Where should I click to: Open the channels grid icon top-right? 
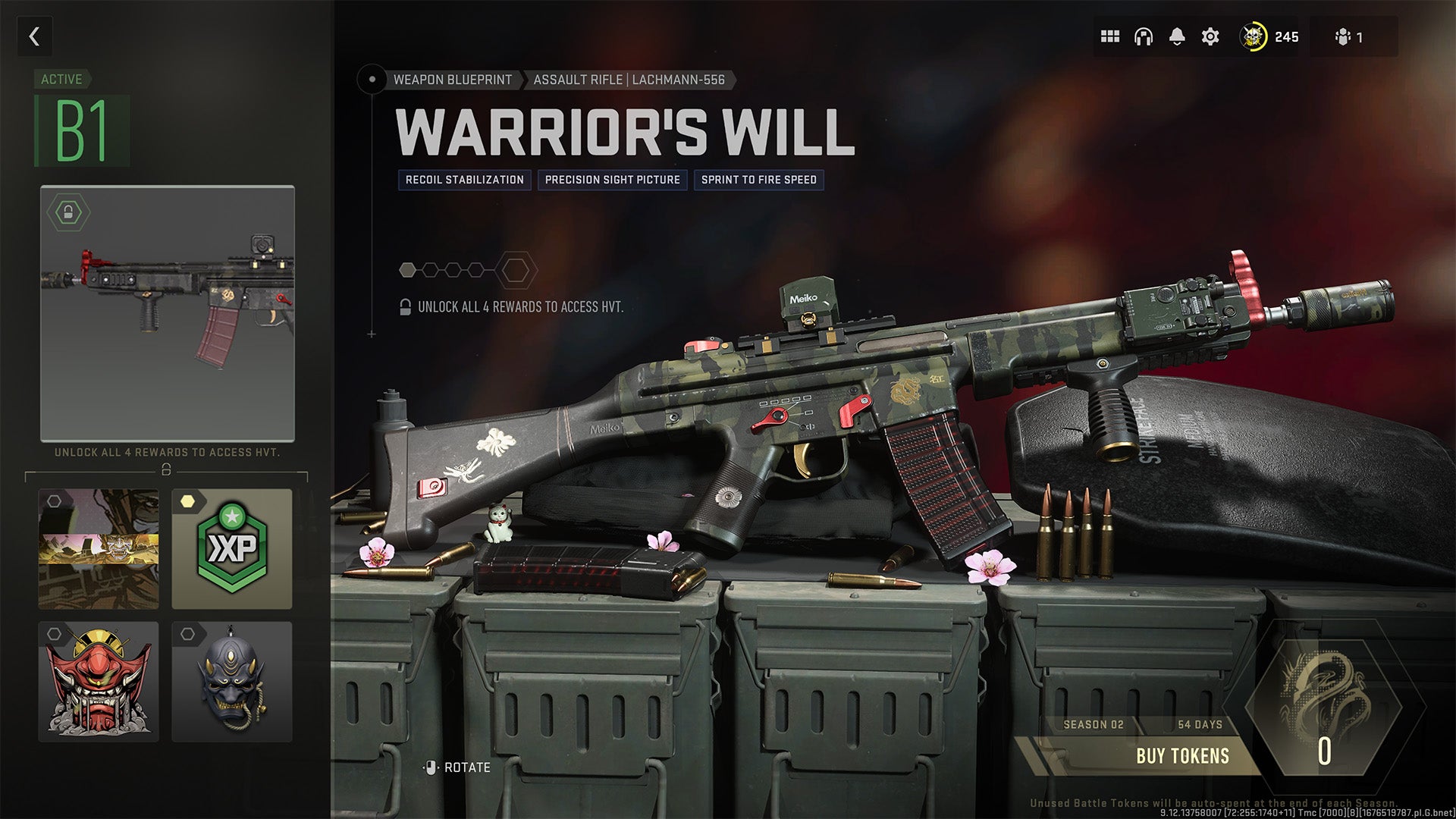[1109, 36]
